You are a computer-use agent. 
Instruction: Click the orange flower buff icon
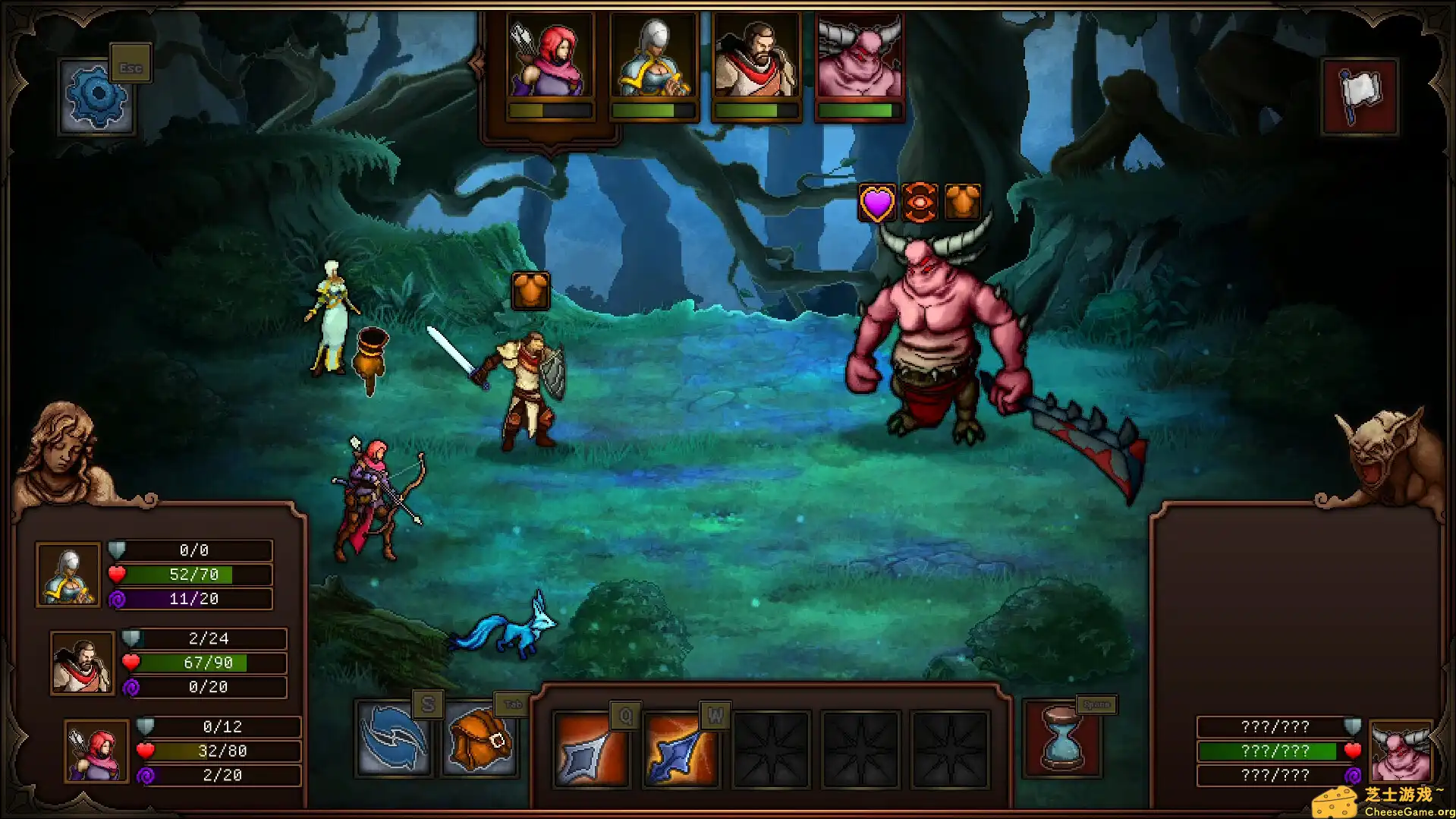click(920, 201)
